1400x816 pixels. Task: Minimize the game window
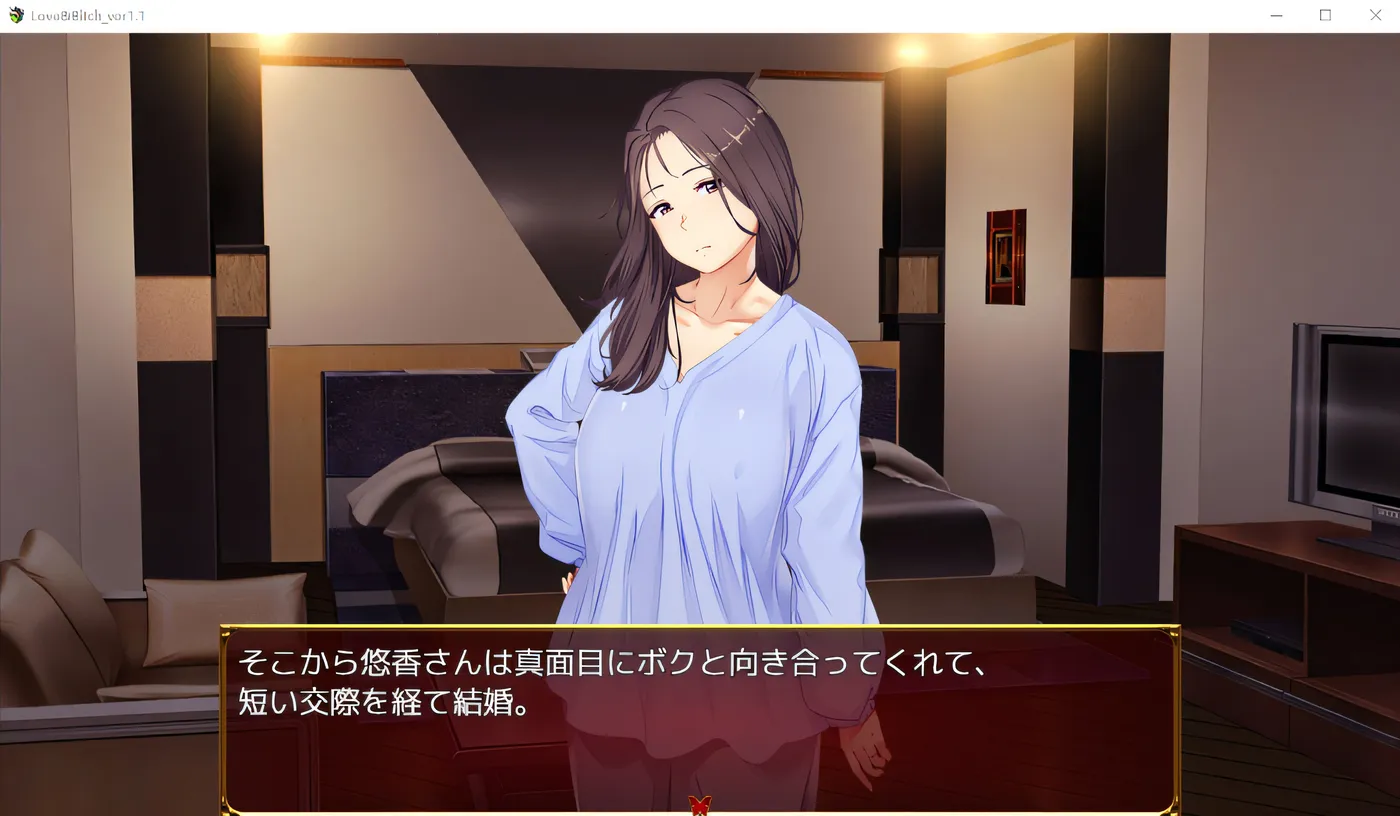[x=1275, y=15]
